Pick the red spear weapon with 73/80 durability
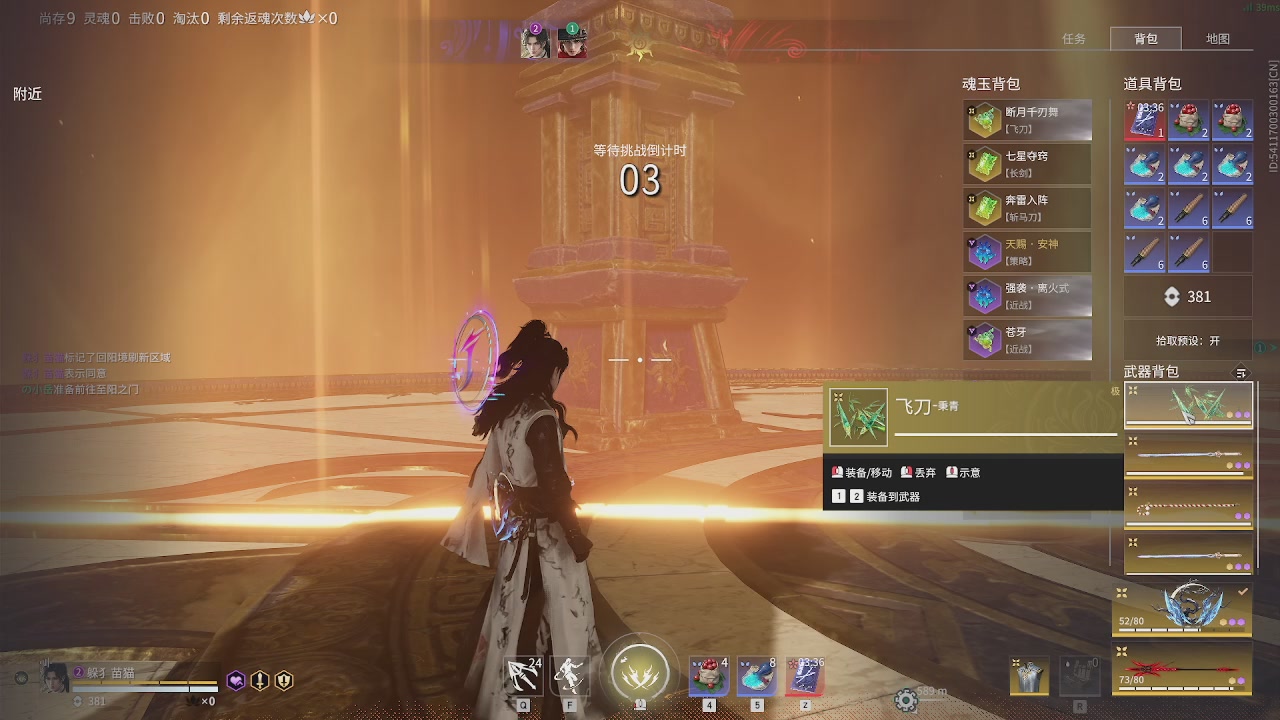The height and width of the screenshot is (720, 1280). point(1182,668)
